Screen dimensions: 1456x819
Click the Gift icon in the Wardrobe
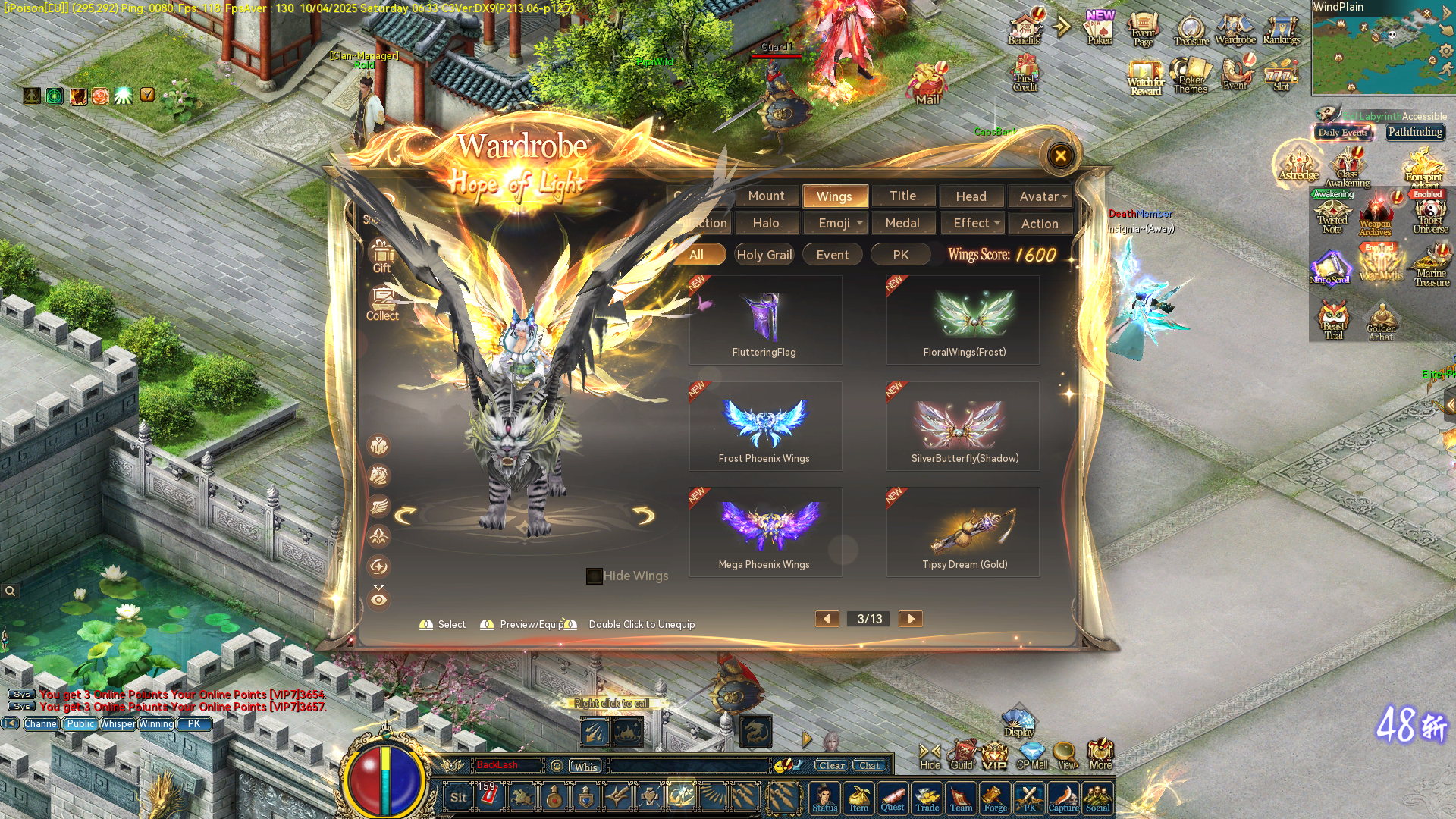tap(381, 253)
